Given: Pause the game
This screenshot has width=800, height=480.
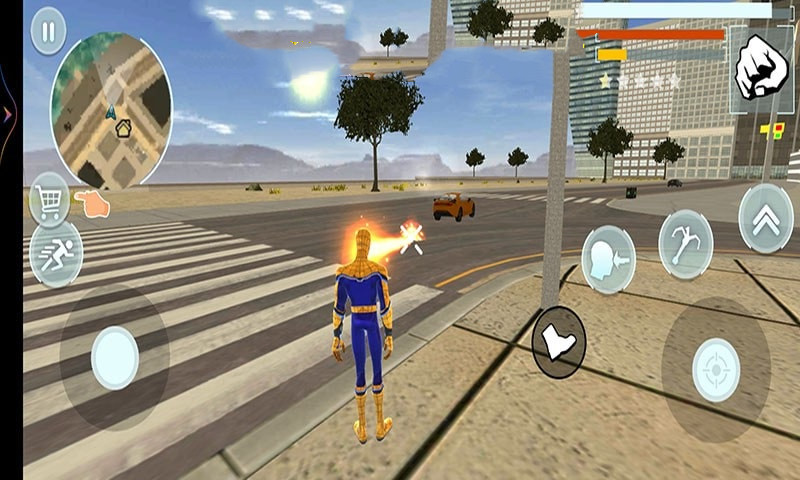Looking at the screenshot, I should pos(48,31).
